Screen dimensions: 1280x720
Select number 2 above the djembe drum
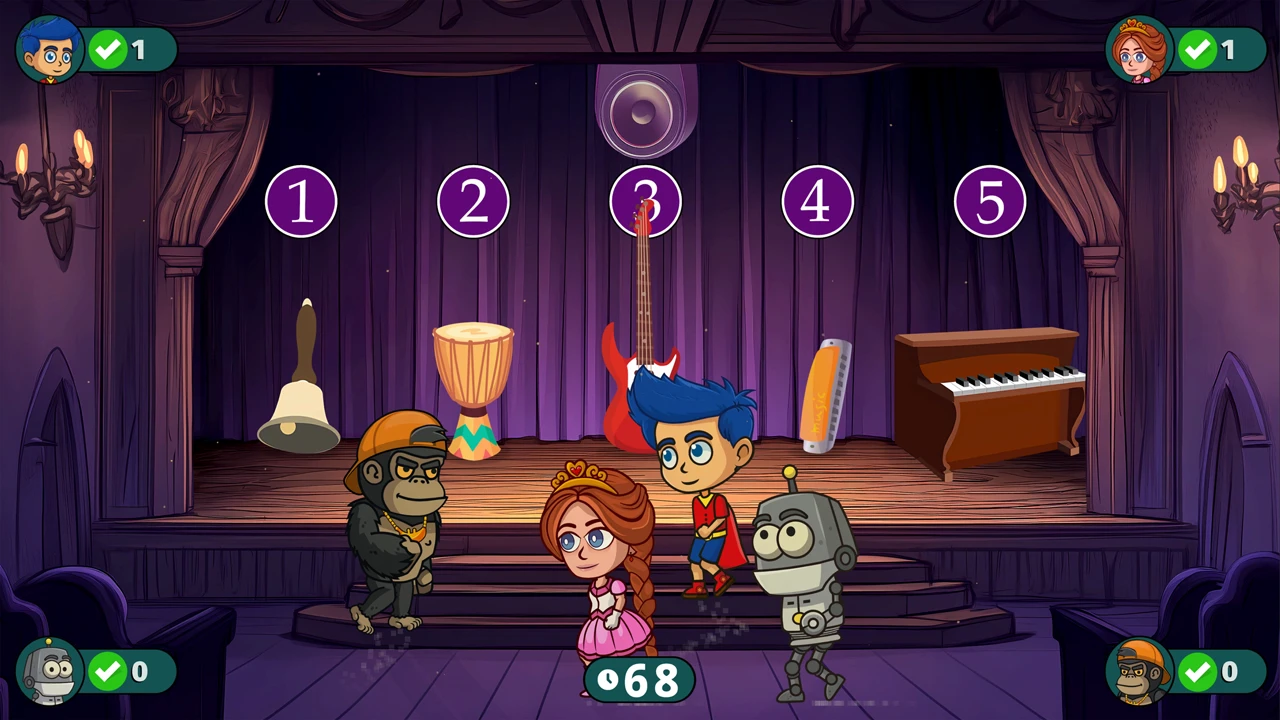click(x=473, y=202)
